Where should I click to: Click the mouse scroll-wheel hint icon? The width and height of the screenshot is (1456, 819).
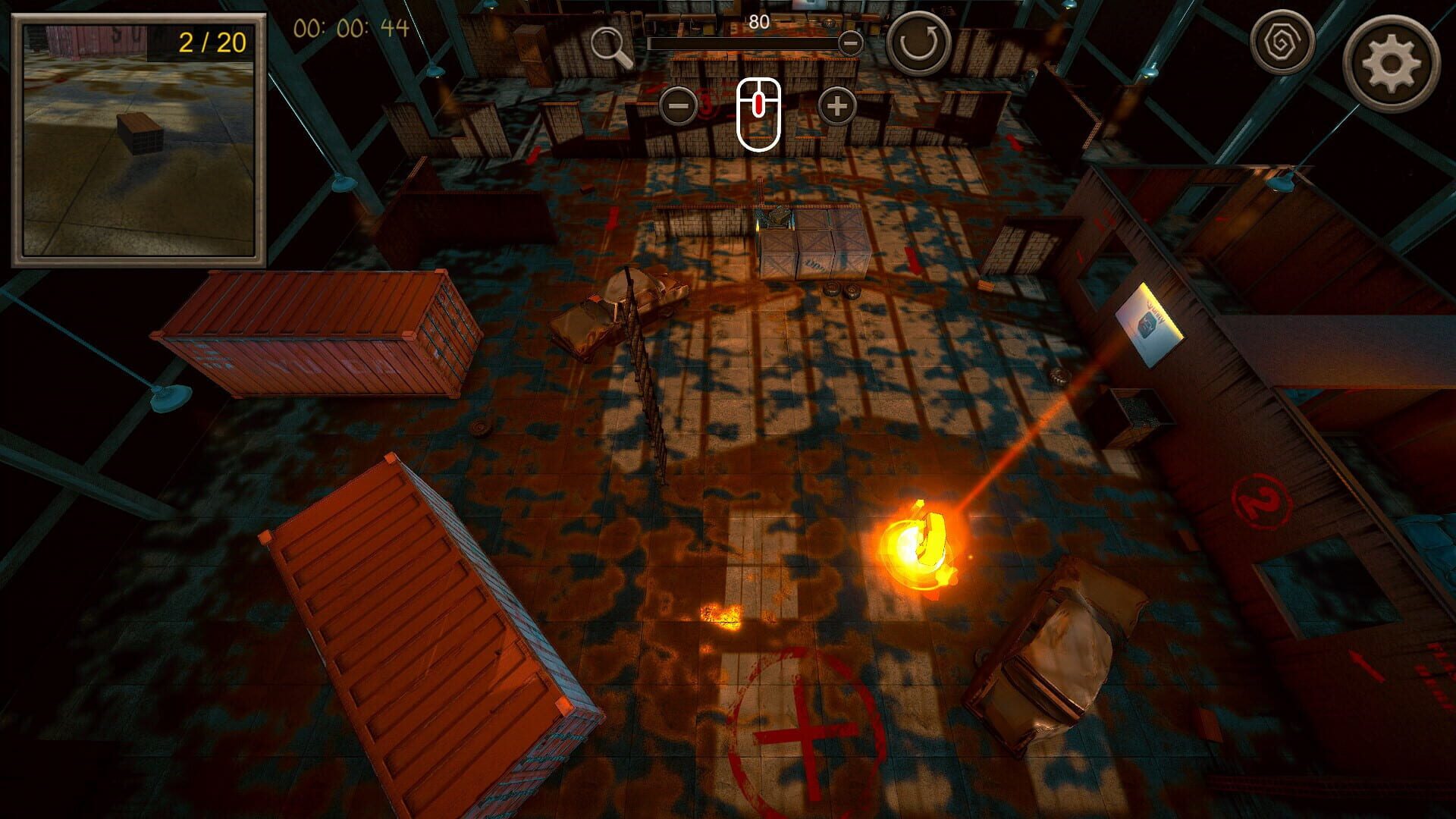[x=758, y=113]
